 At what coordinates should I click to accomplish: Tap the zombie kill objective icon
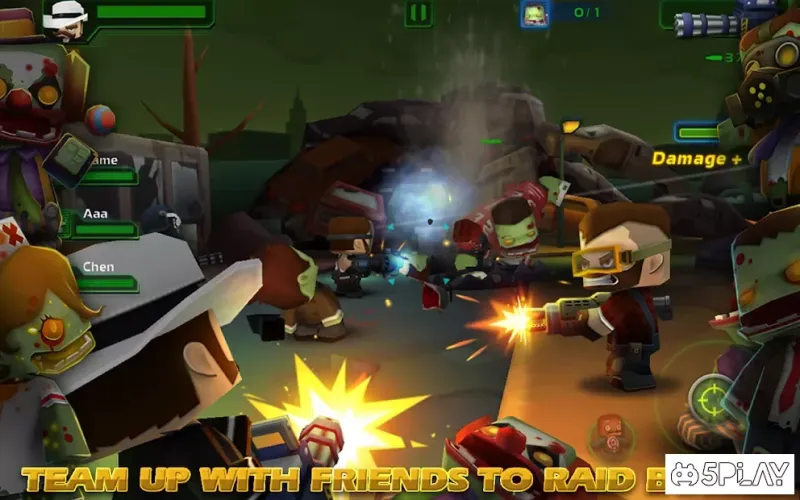coord(535,13)
